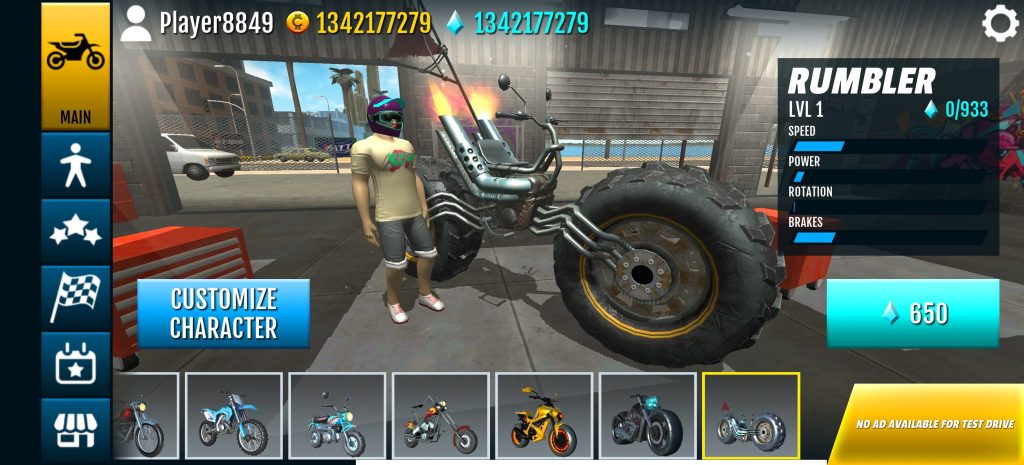Image resolution: width=1024 pixels, height=465 pixels.
Task: Open the Main motorcycle tab
Action: 75,67
